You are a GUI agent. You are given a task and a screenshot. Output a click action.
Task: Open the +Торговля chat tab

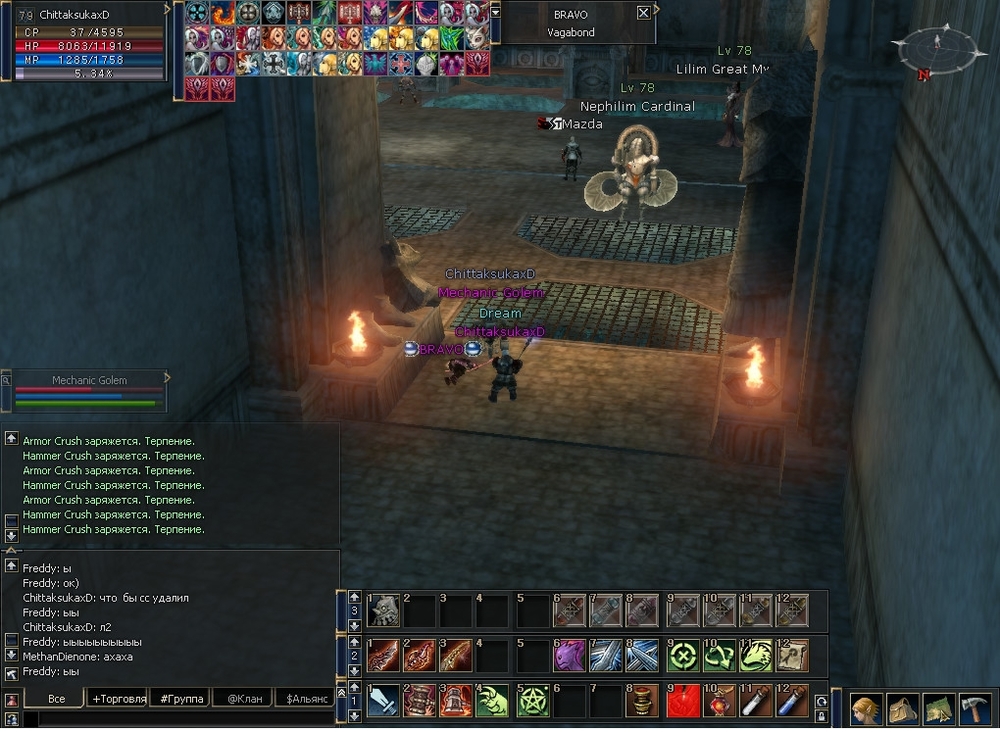coord(118,698)
